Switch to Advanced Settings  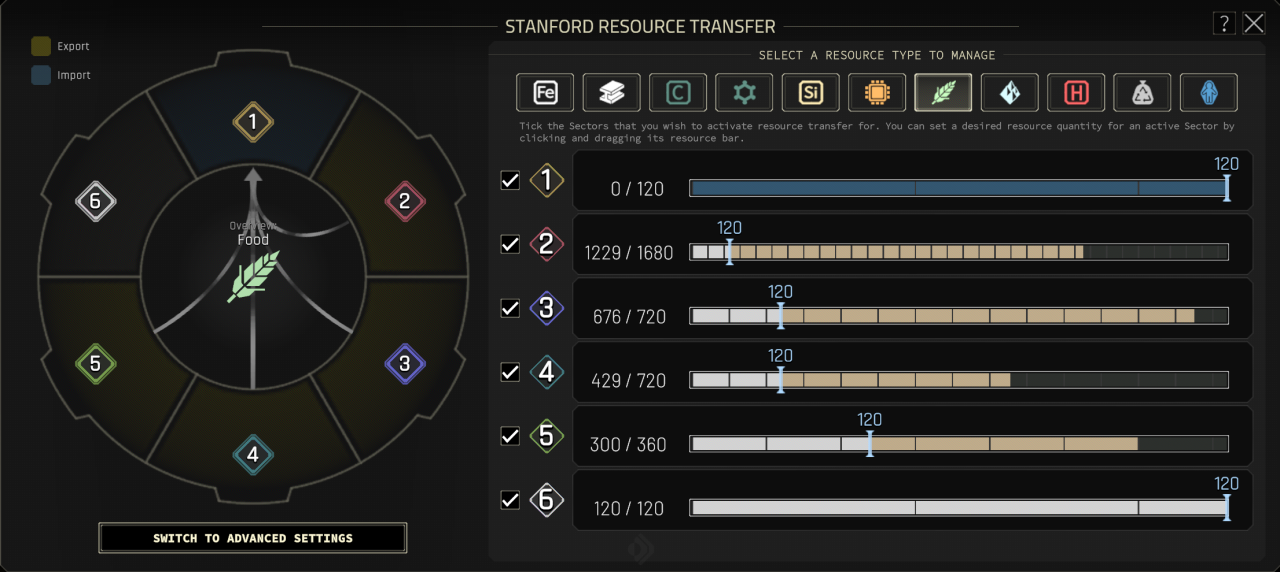[x=253, y=538]
